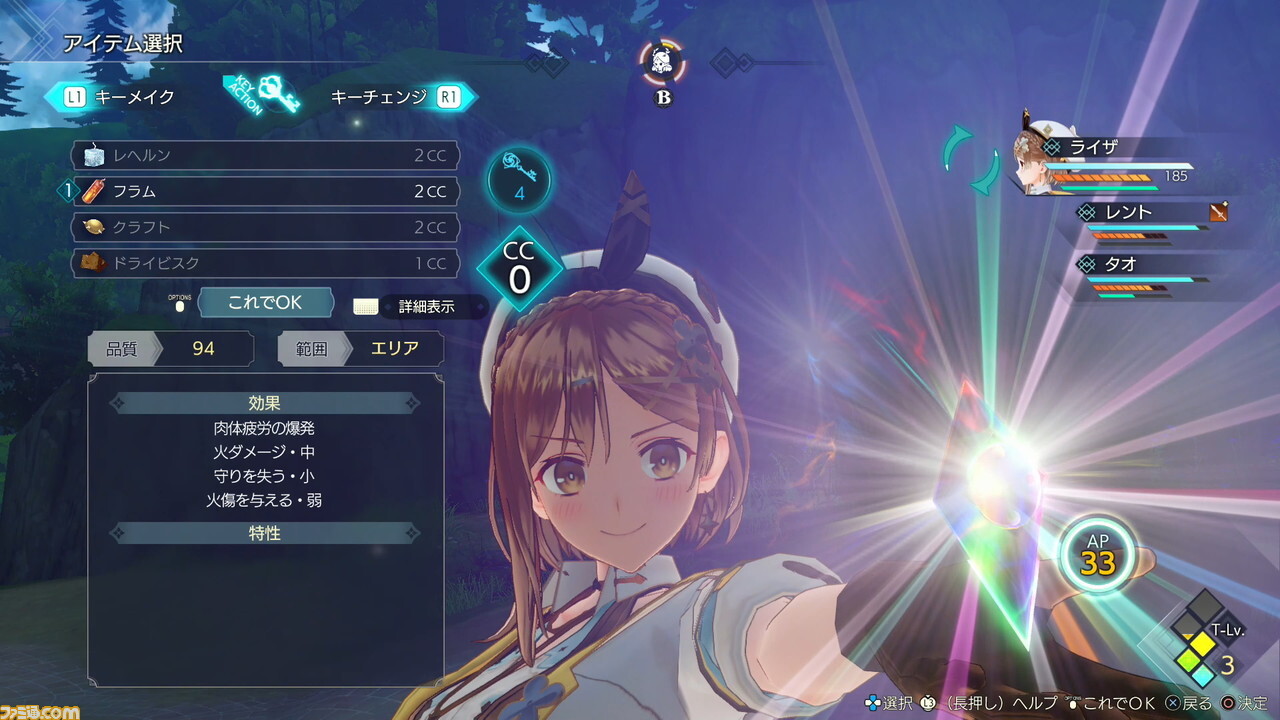Show item details via 詳細表示

coord(426,307)
